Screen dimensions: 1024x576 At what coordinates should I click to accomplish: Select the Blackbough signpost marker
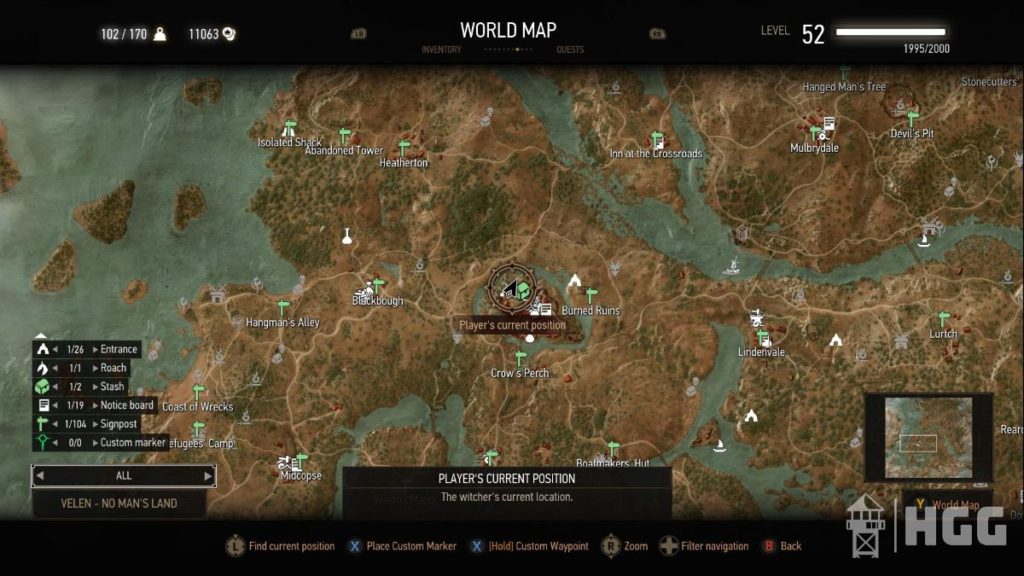click(x=378, y=286)
